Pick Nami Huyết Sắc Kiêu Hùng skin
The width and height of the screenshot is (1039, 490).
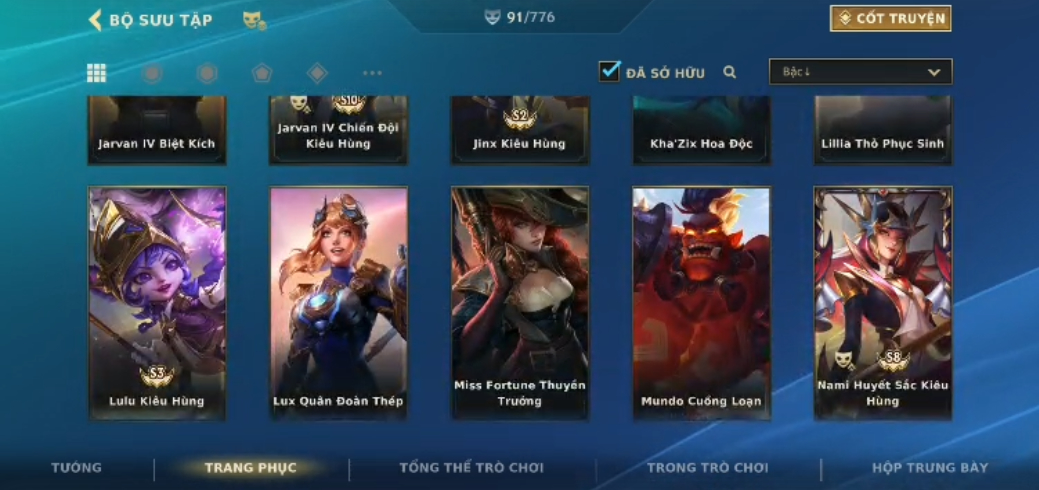point(882,302)
